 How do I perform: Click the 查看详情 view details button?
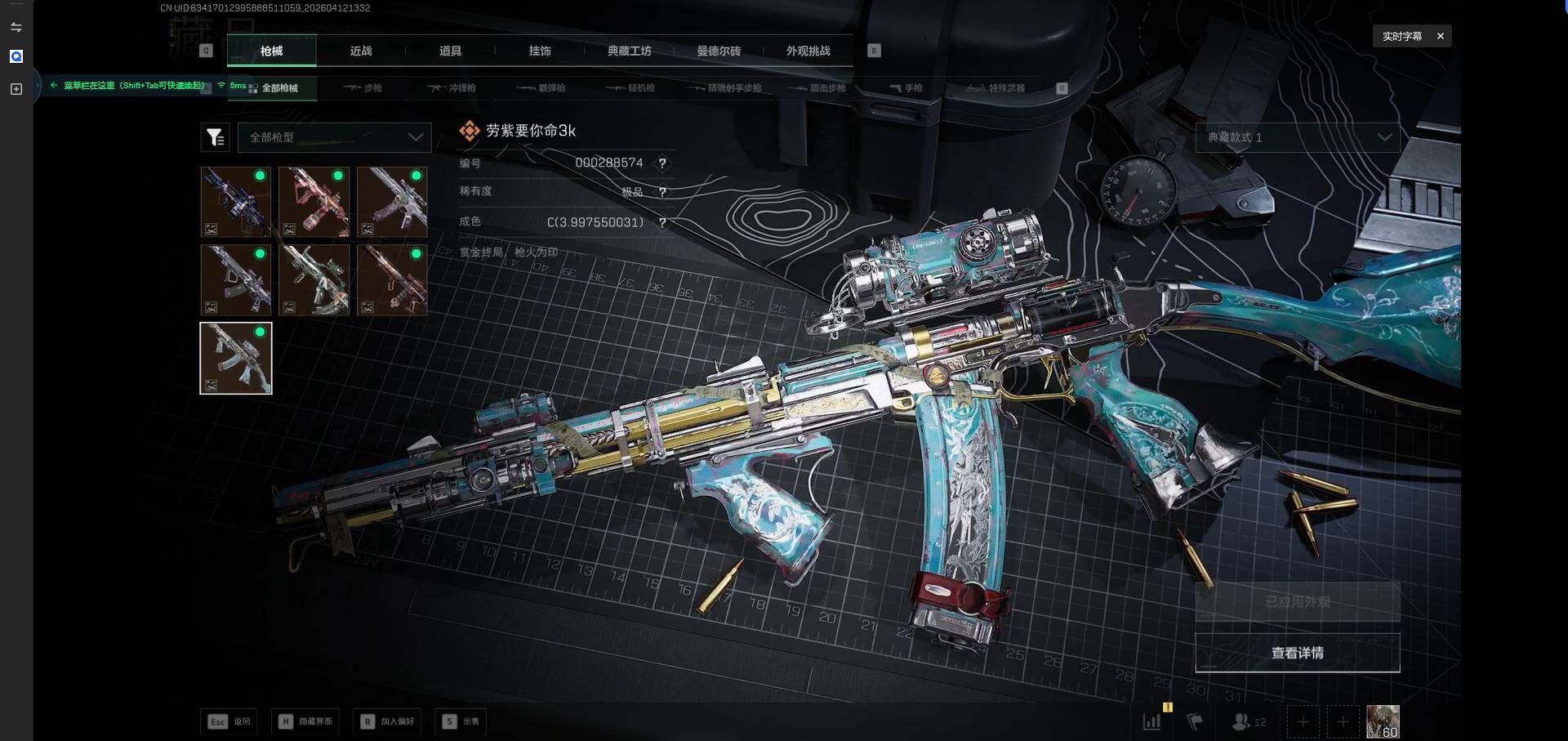click(x=1297, y=653)
